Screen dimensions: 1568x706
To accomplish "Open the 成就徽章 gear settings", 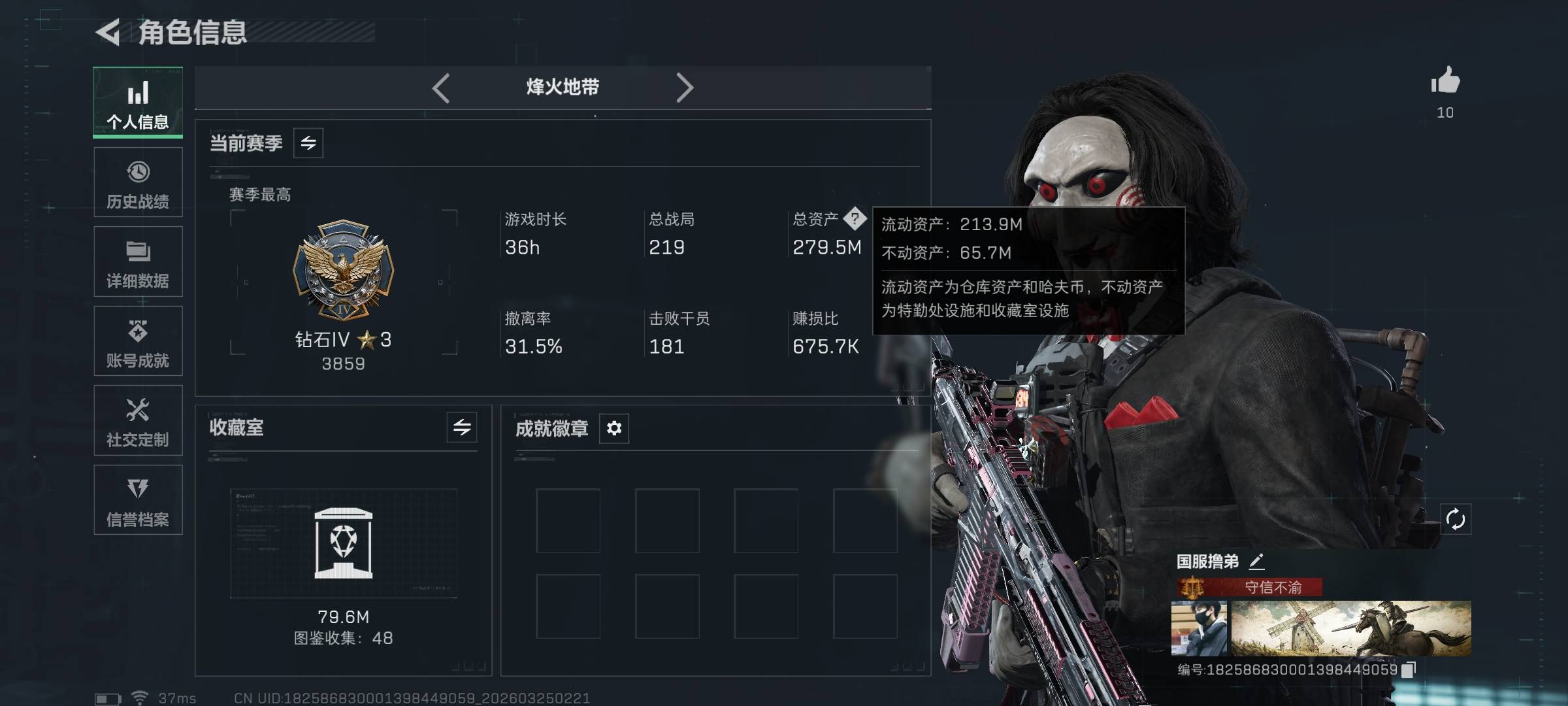I will [x=614, y=428].
